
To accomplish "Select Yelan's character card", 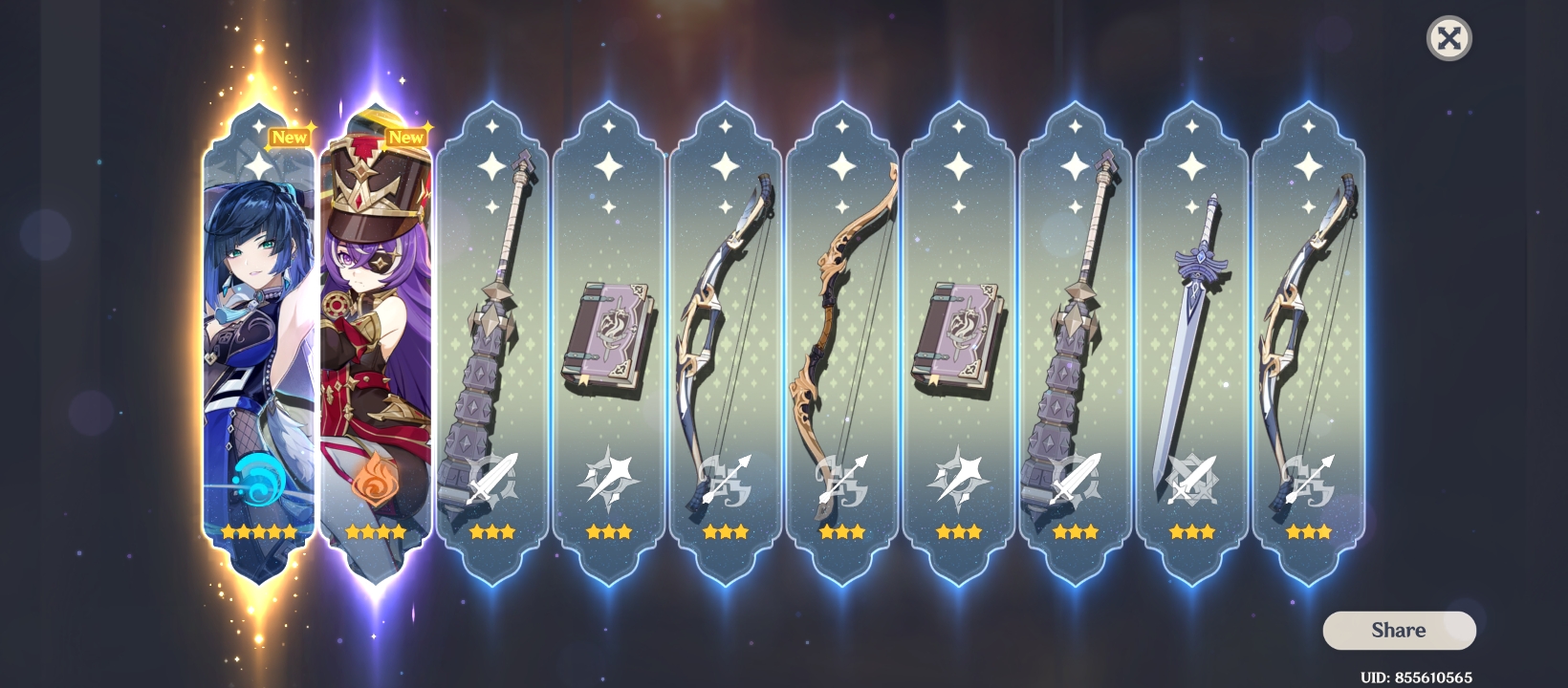I will (x=259, y=334).
